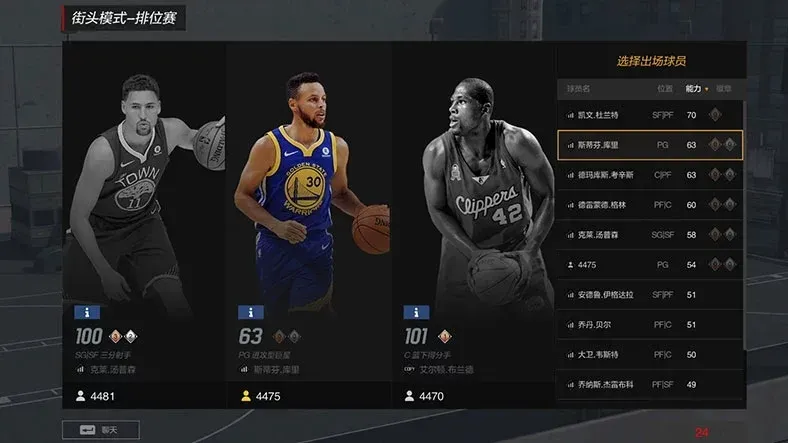View info for the Clippers center card

416,312
